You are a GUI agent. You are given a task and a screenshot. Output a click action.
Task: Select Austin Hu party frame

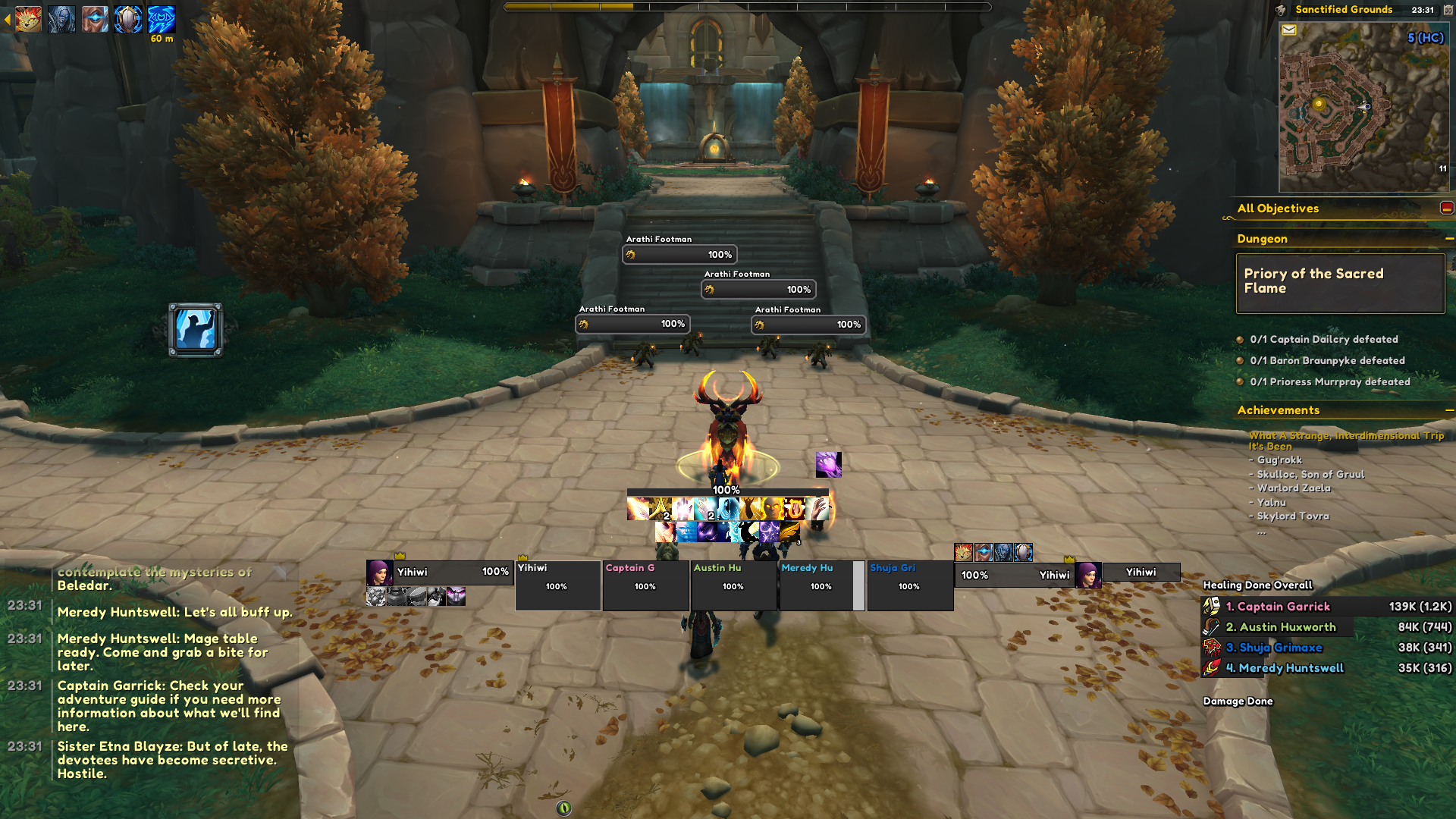(733, 585)
